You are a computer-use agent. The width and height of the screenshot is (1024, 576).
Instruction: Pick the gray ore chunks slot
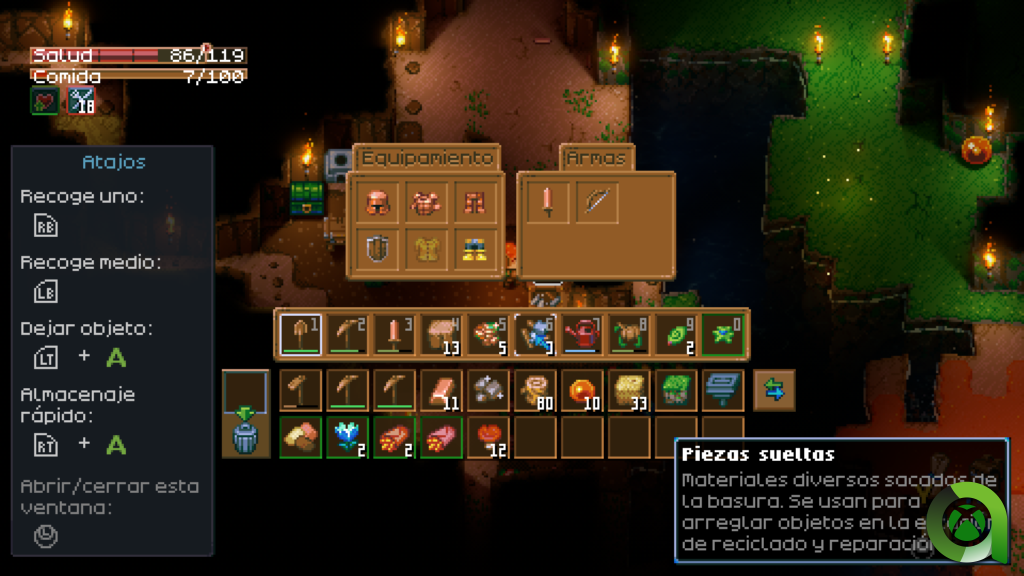488,391
